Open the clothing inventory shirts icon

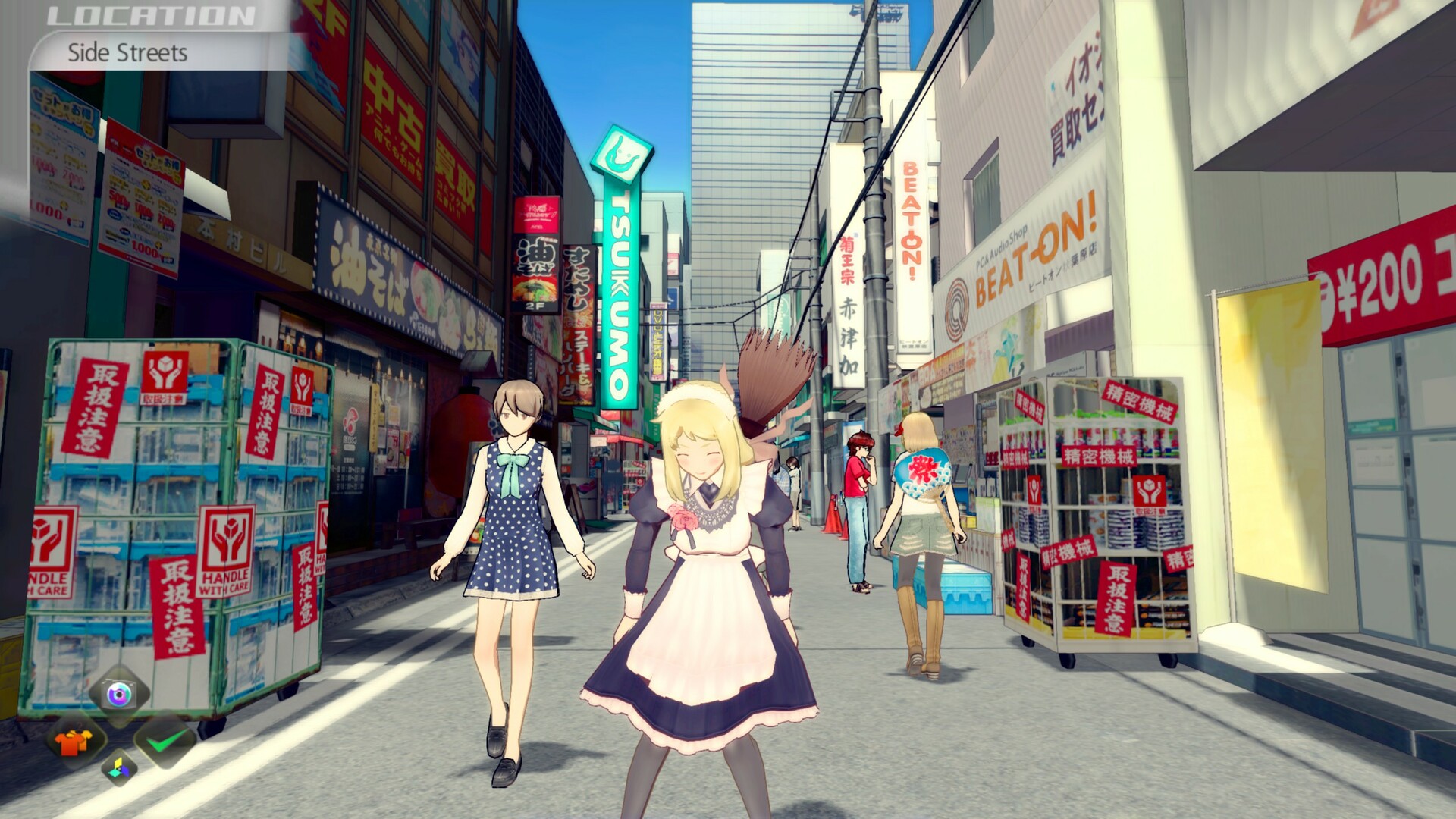coord(73,743)
